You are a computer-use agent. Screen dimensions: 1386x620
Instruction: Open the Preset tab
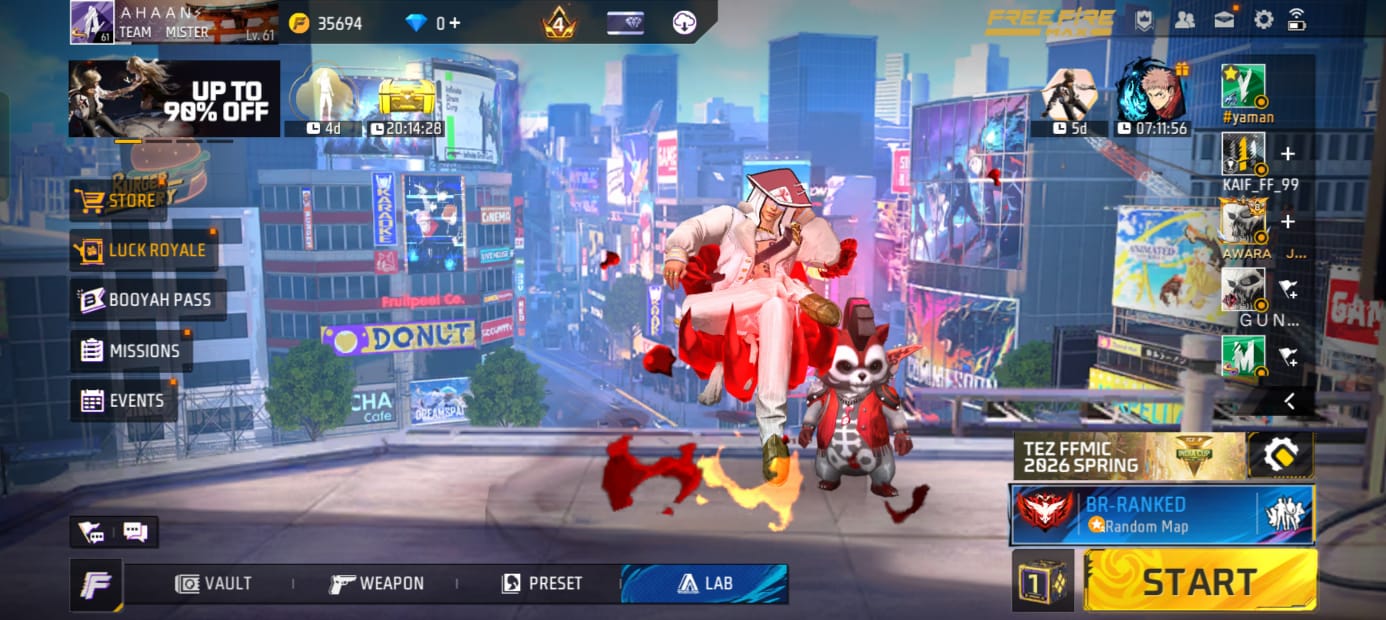(542, 584)
